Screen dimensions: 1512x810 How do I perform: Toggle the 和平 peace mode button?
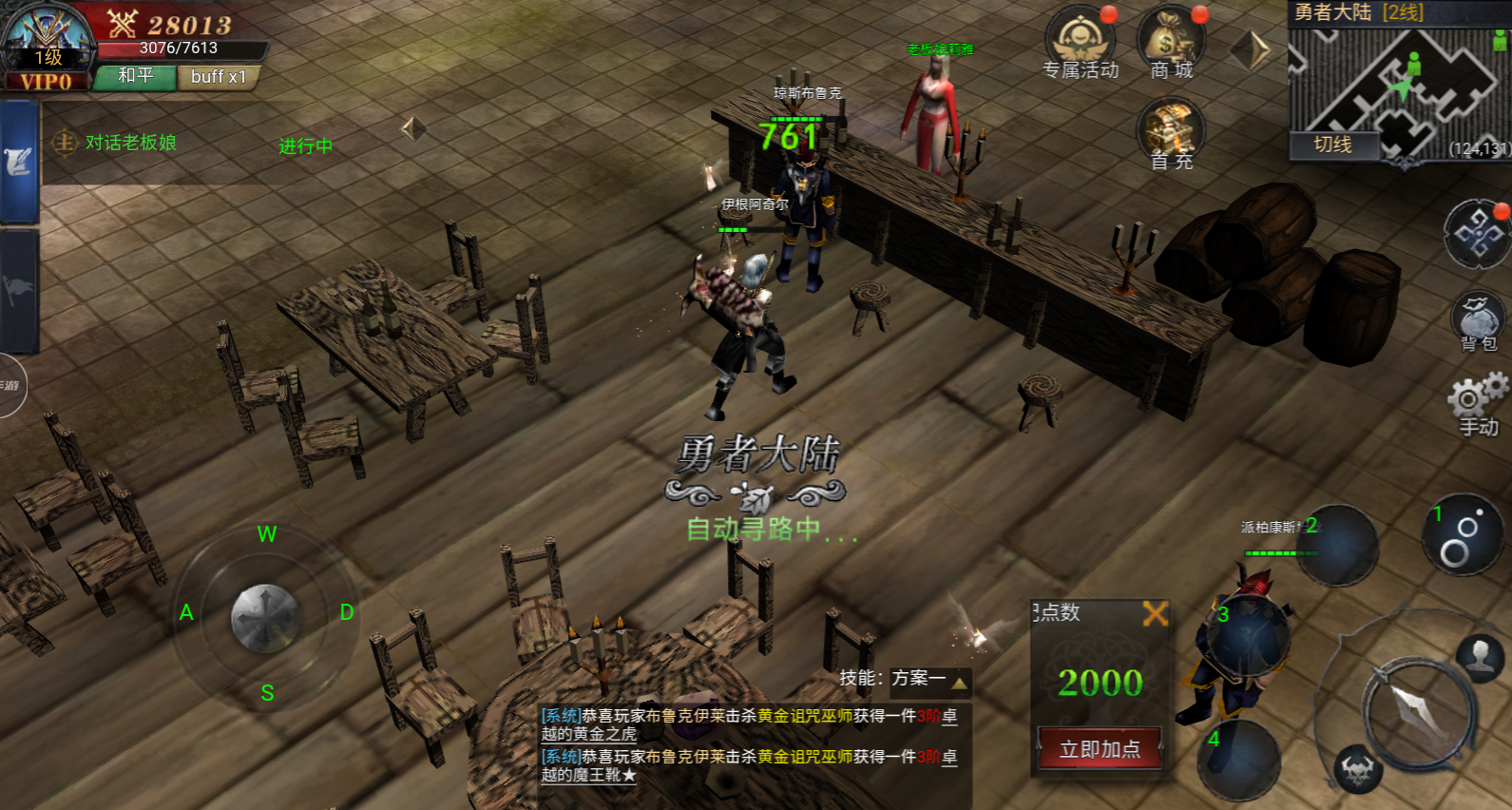click(x=136, y=76)
